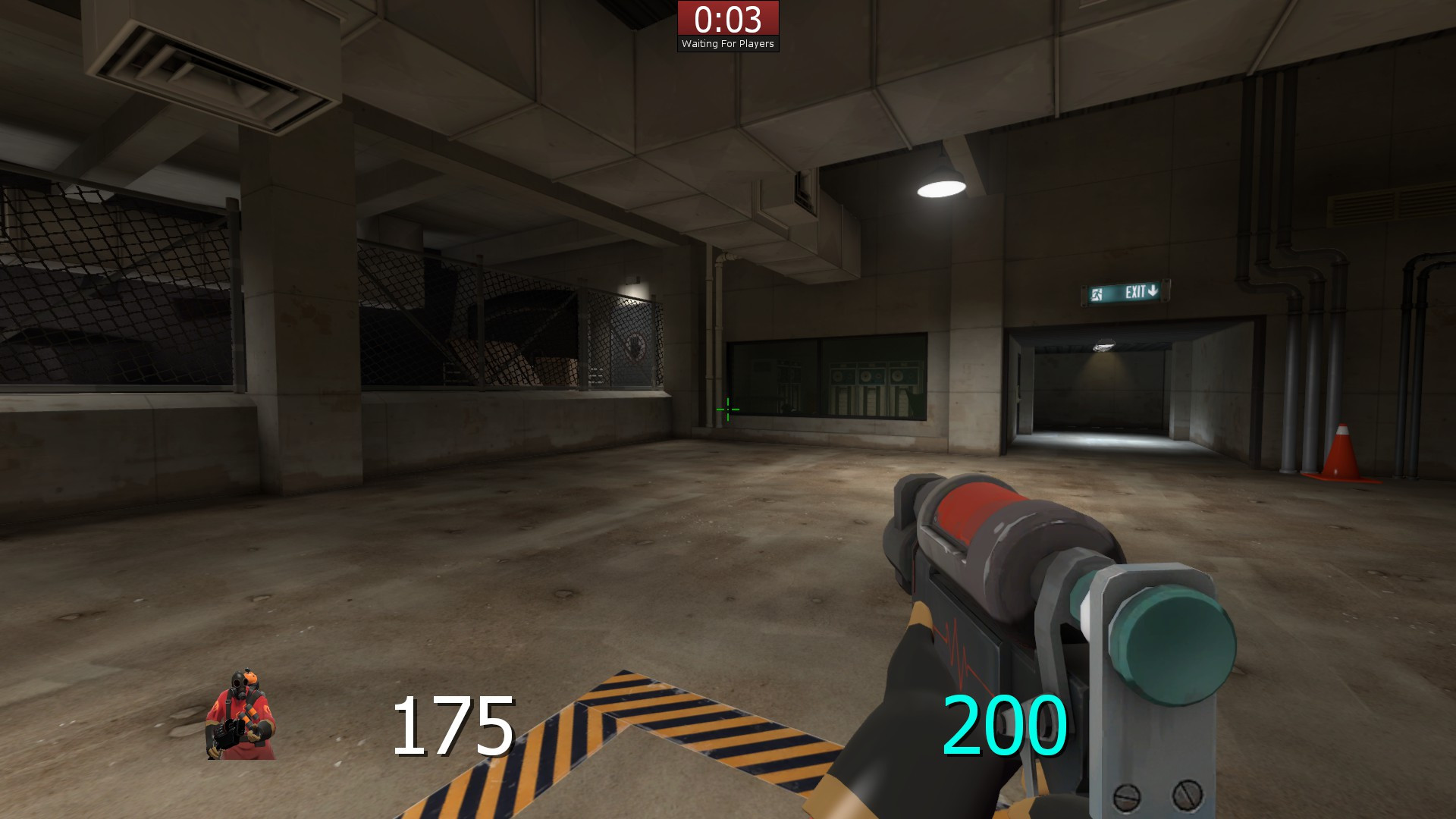Click the gas mask on the Pyro portrait

coord(238,682)
